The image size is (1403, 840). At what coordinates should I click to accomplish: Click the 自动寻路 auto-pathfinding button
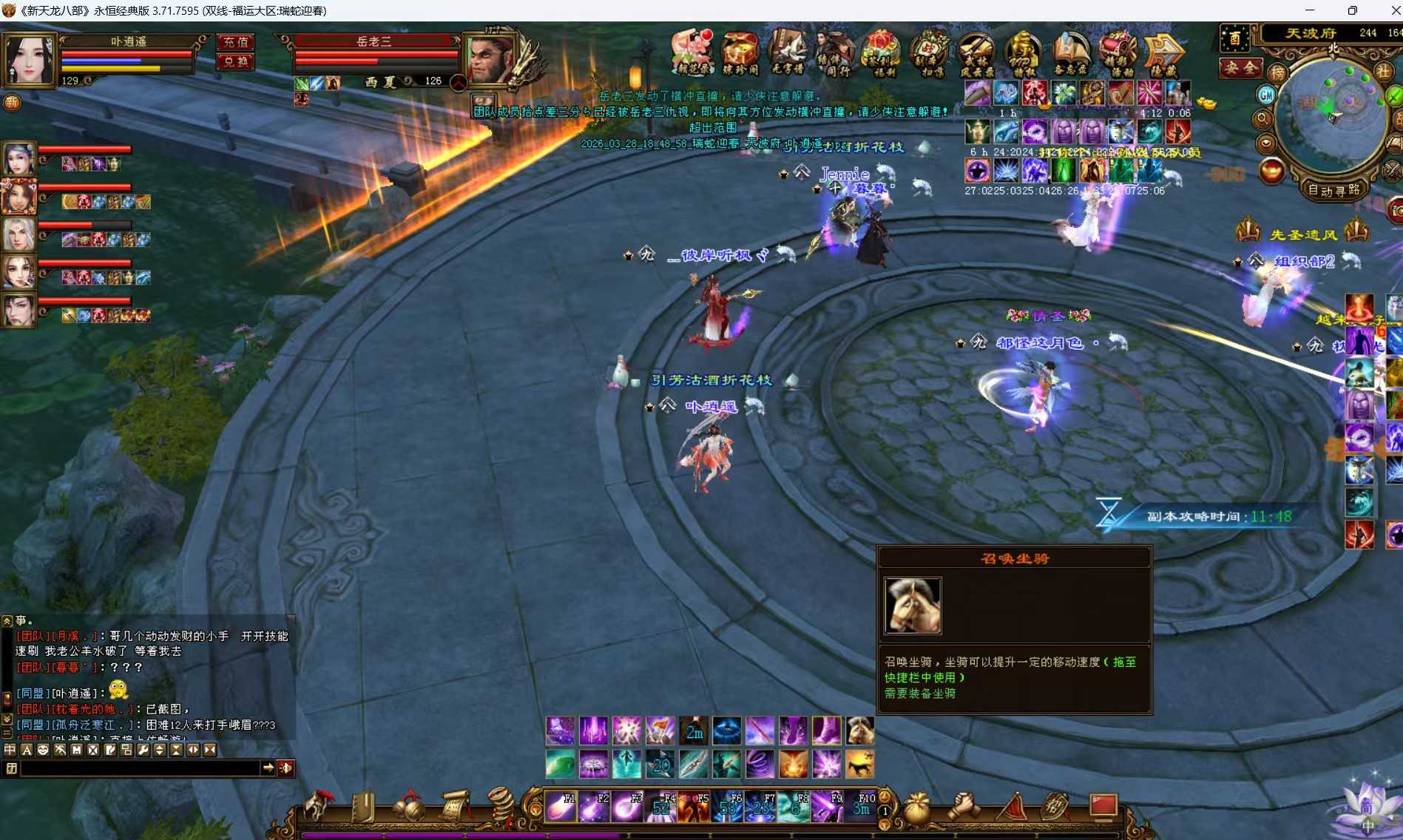pos(1333,190)
